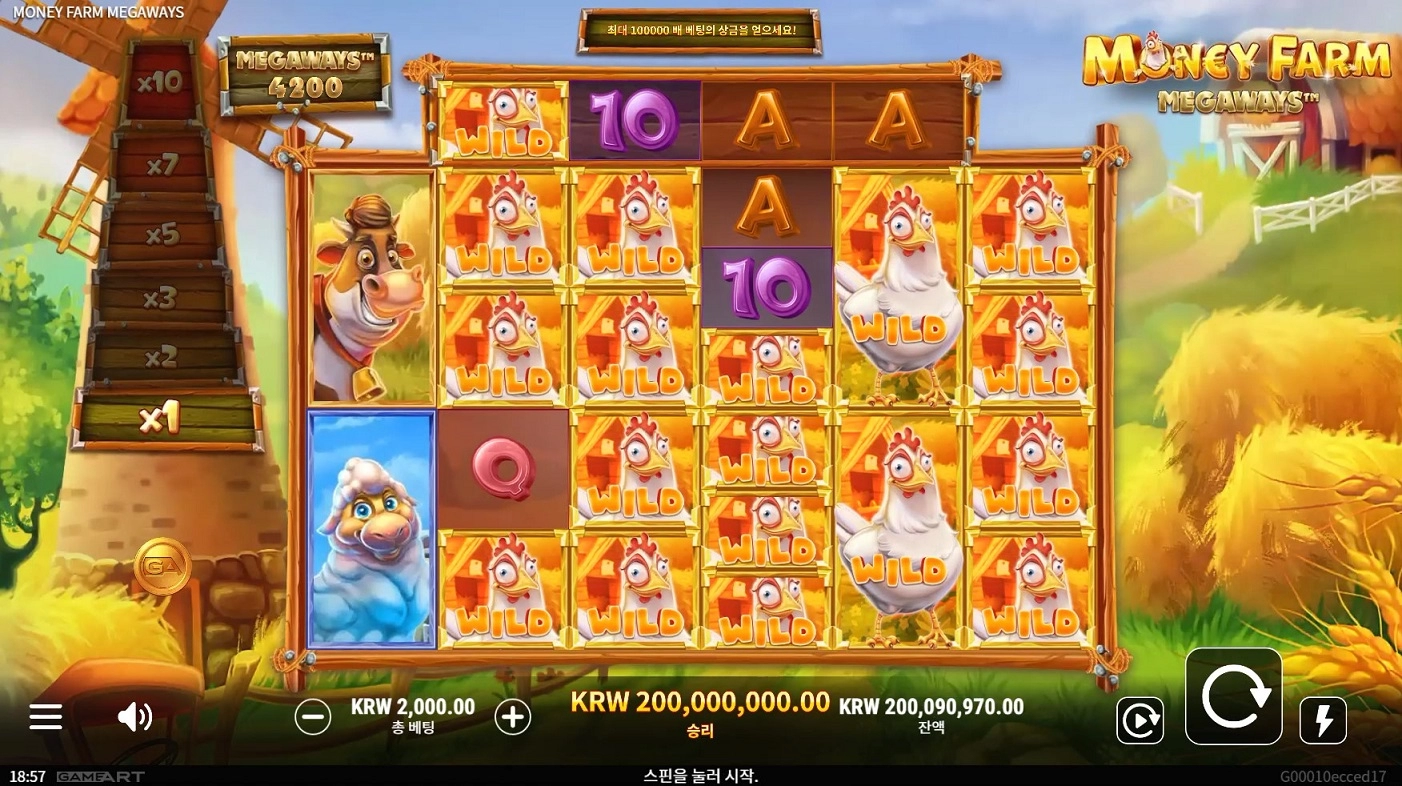Open the hamburger menu
The image size is (1402, 786).
(45, 716)
